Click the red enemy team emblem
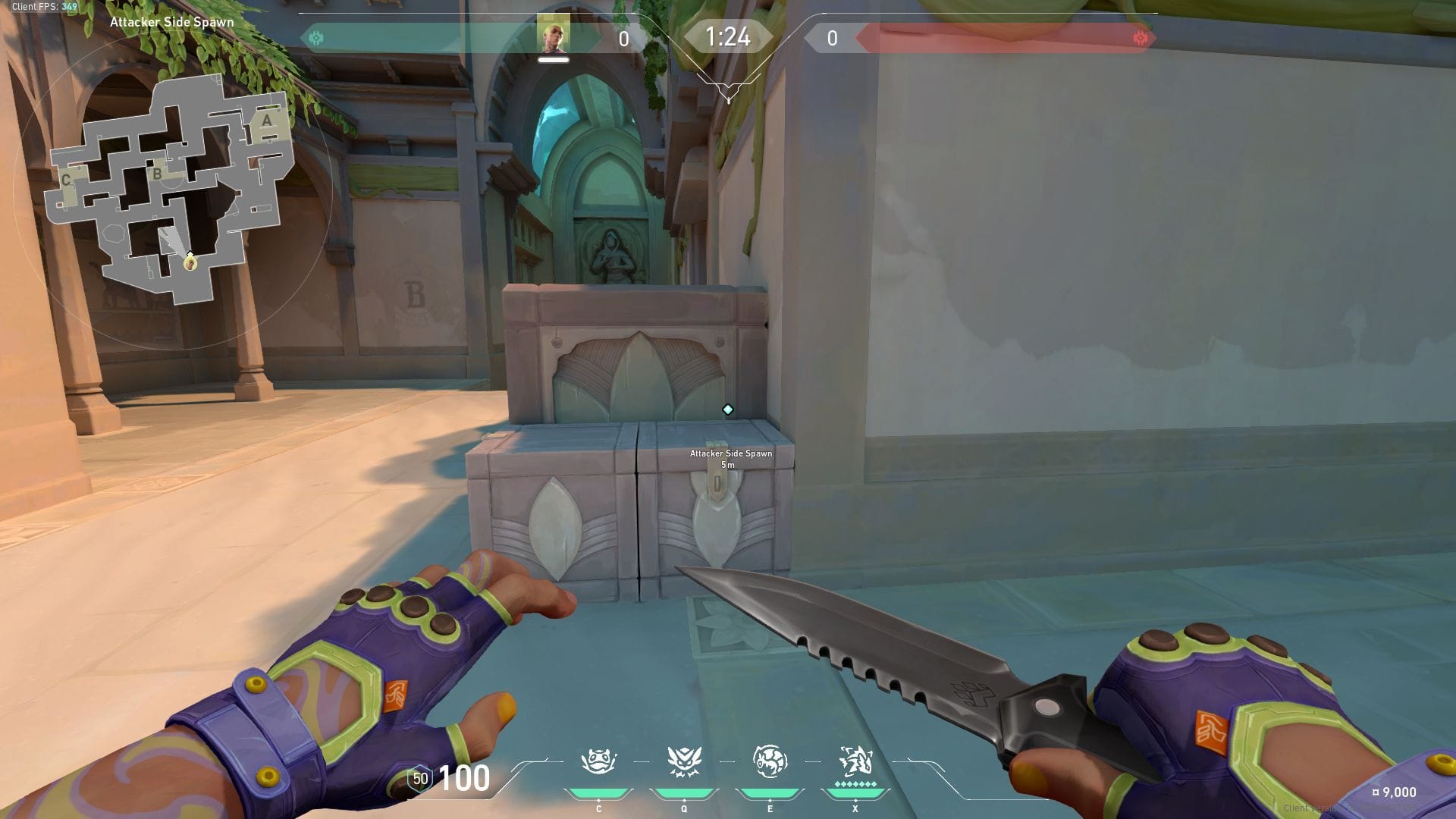The width and height of the screenshot is (1456, 819). [x=1140, y=38]
